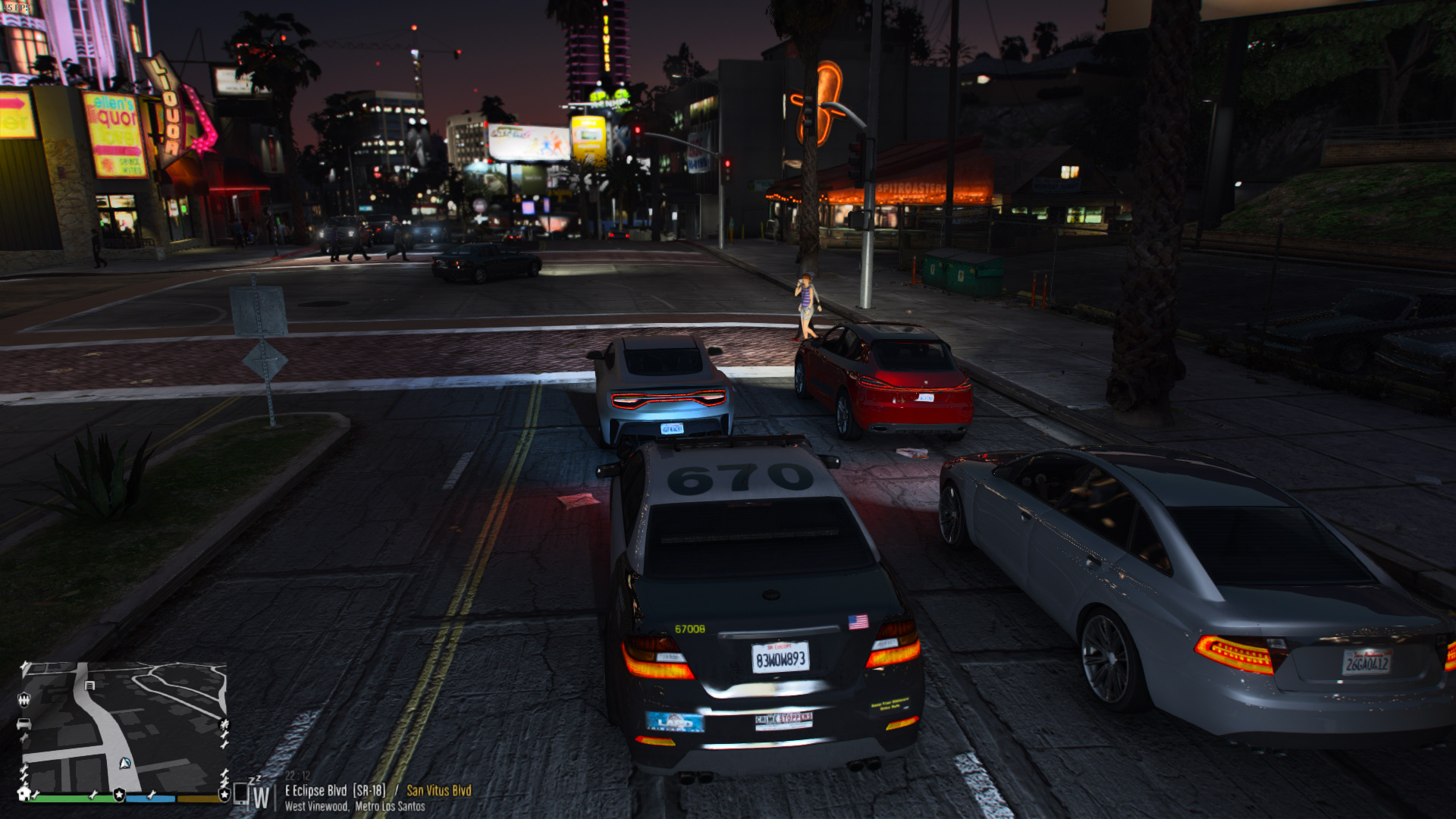This screenshot has width=1456, height=819.
Task: Click the player arrow on the minimap
Action: click(x=125, y=763)
